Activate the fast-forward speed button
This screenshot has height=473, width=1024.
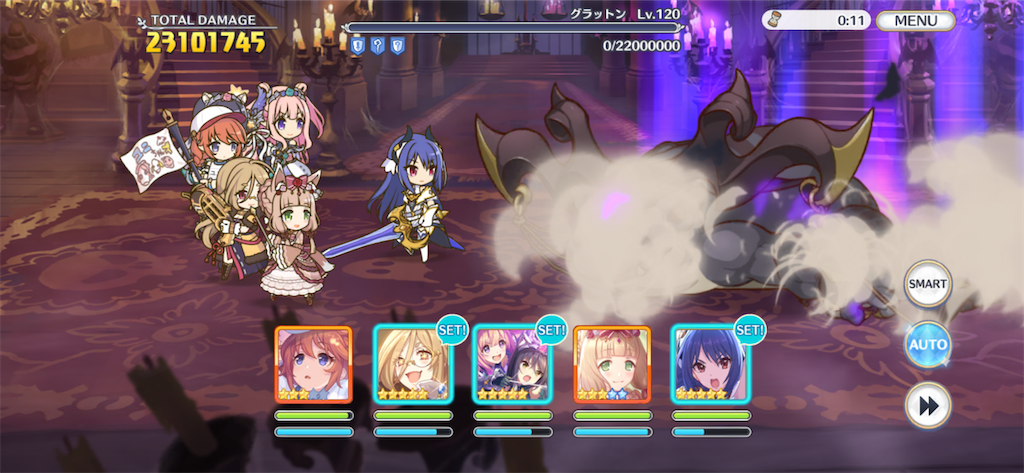[927, 406]
